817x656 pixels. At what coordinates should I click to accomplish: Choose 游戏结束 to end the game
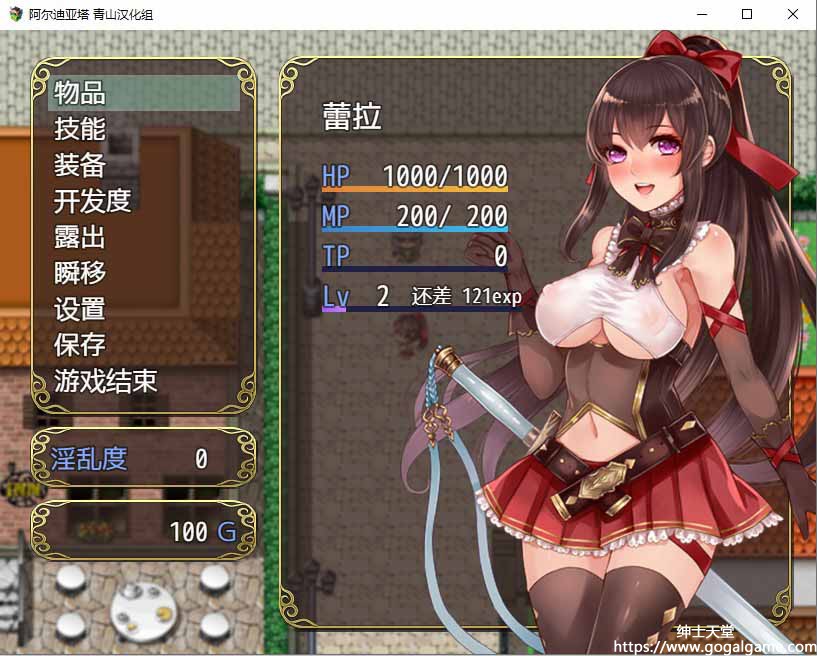[106, 381]
